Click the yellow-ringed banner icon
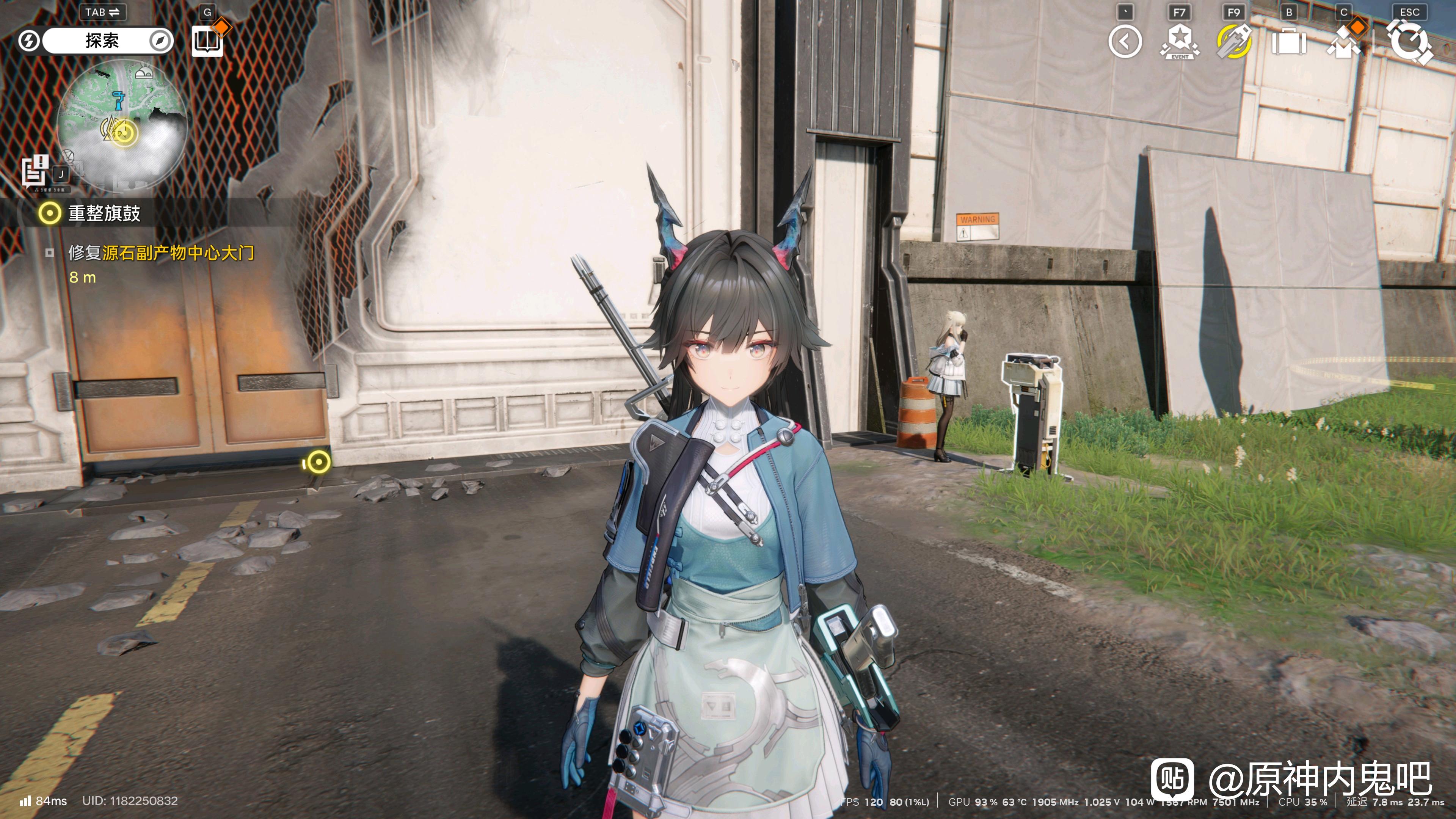 (1234, 41)
